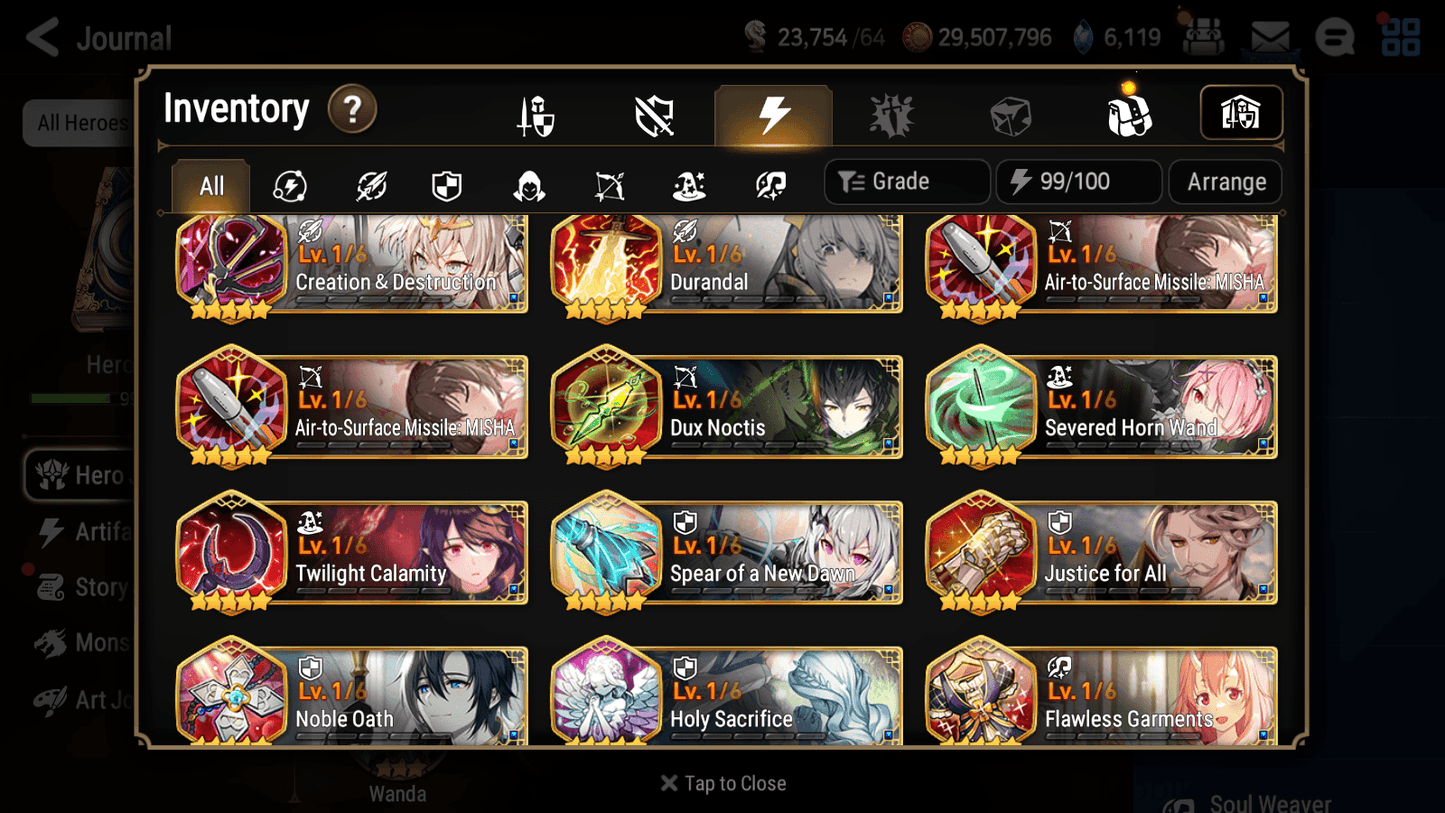Screen dimensions: 1445x813
Task: Select the sword and shield equipment tab icon
Action: coord(534,113)
